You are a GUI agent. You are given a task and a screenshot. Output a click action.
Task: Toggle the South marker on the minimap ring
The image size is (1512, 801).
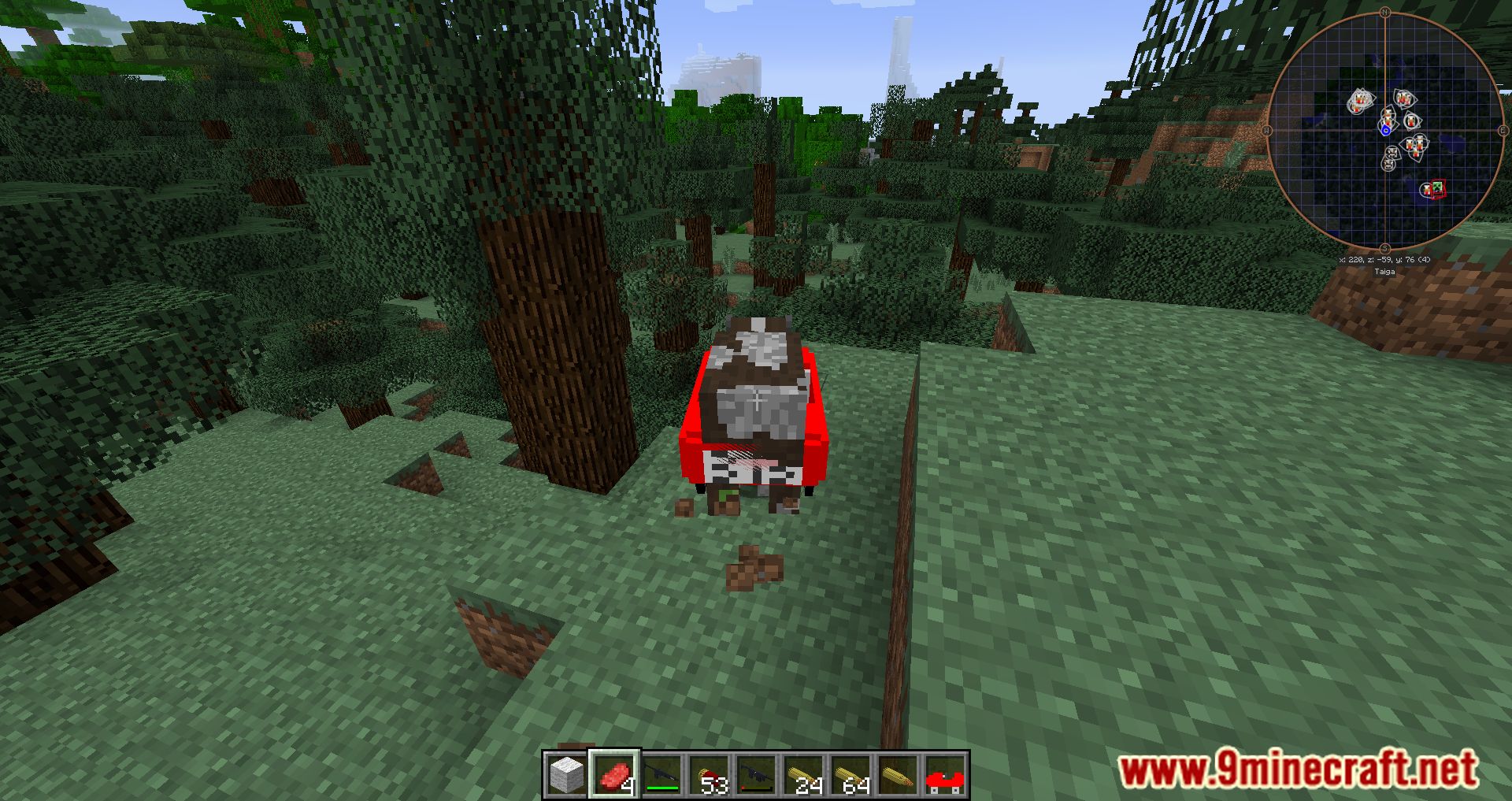click(1384, 247)
